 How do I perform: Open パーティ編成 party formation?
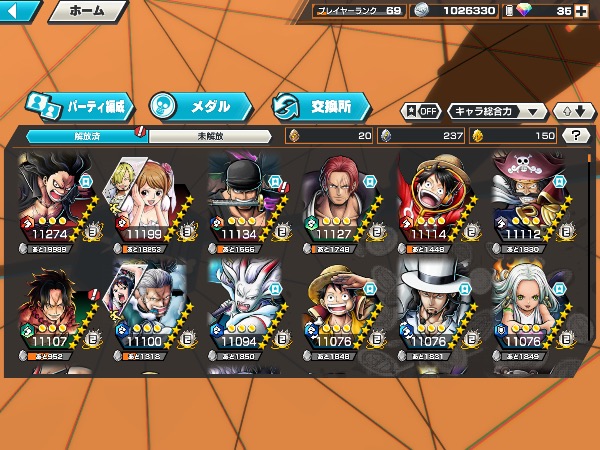pos(81,105)
